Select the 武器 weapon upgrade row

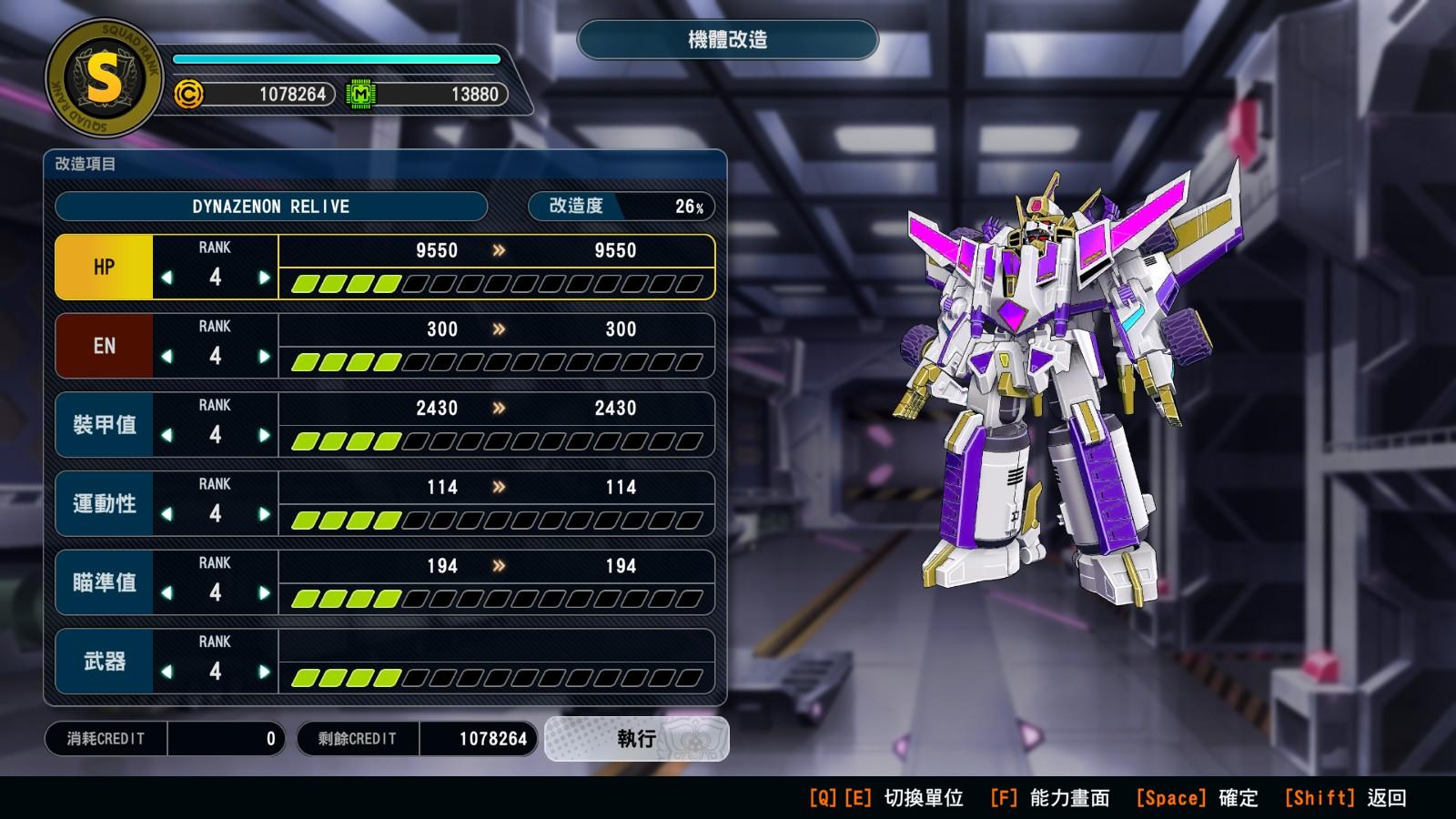point(104,662)
